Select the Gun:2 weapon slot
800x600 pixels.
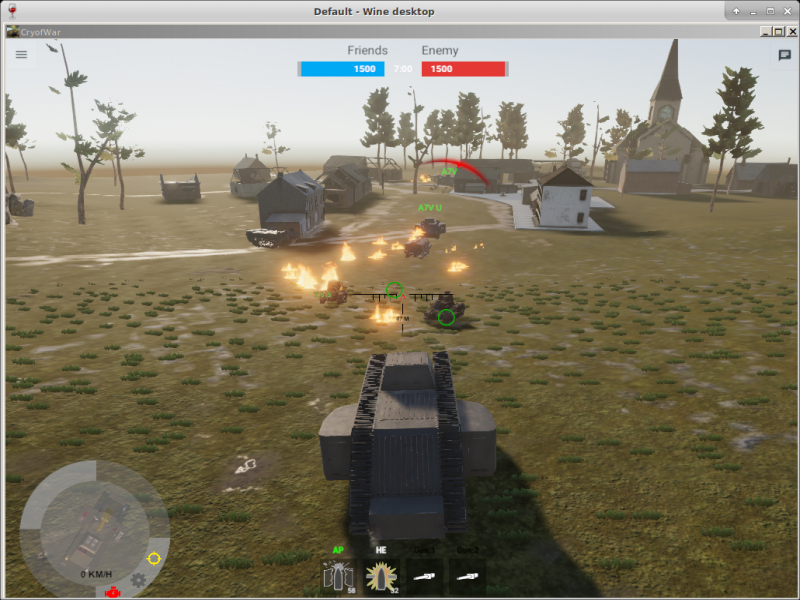pyautogui.click(x=468, y=576)
